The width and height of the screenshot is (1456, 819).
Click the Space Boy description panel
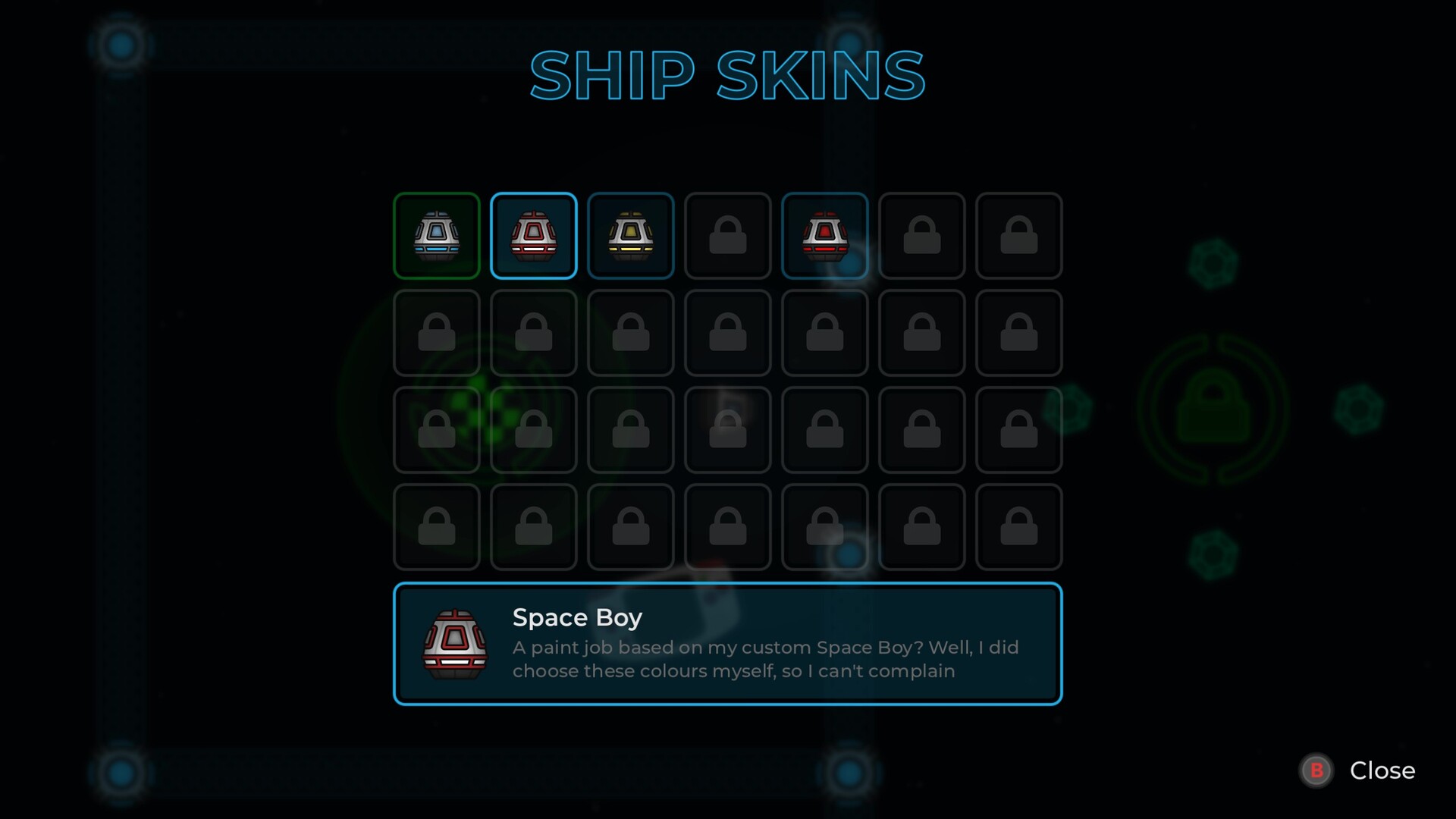728,643
